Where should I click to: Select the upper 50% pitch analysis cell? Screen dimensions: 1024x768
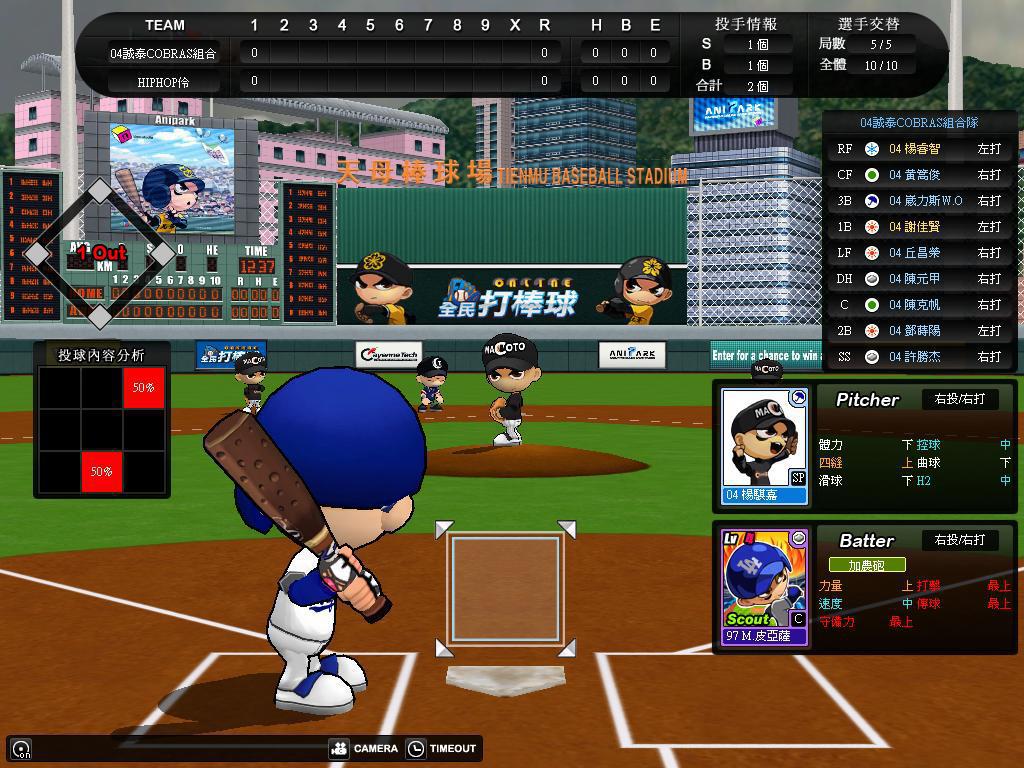pos(144,387)
